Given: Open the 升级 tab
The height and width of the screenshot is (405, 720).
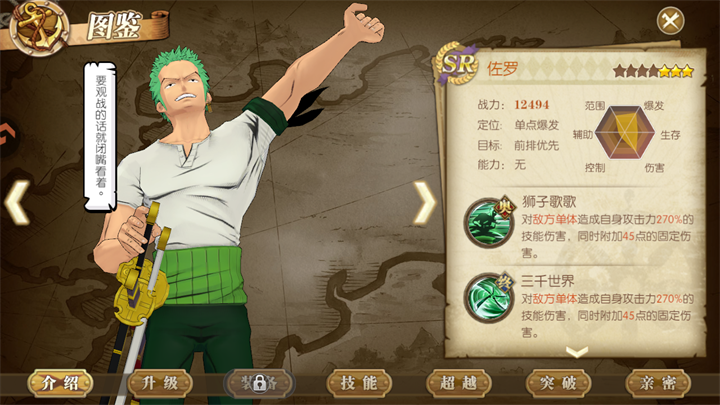Looking at the screenshot, I should (159, 383).
